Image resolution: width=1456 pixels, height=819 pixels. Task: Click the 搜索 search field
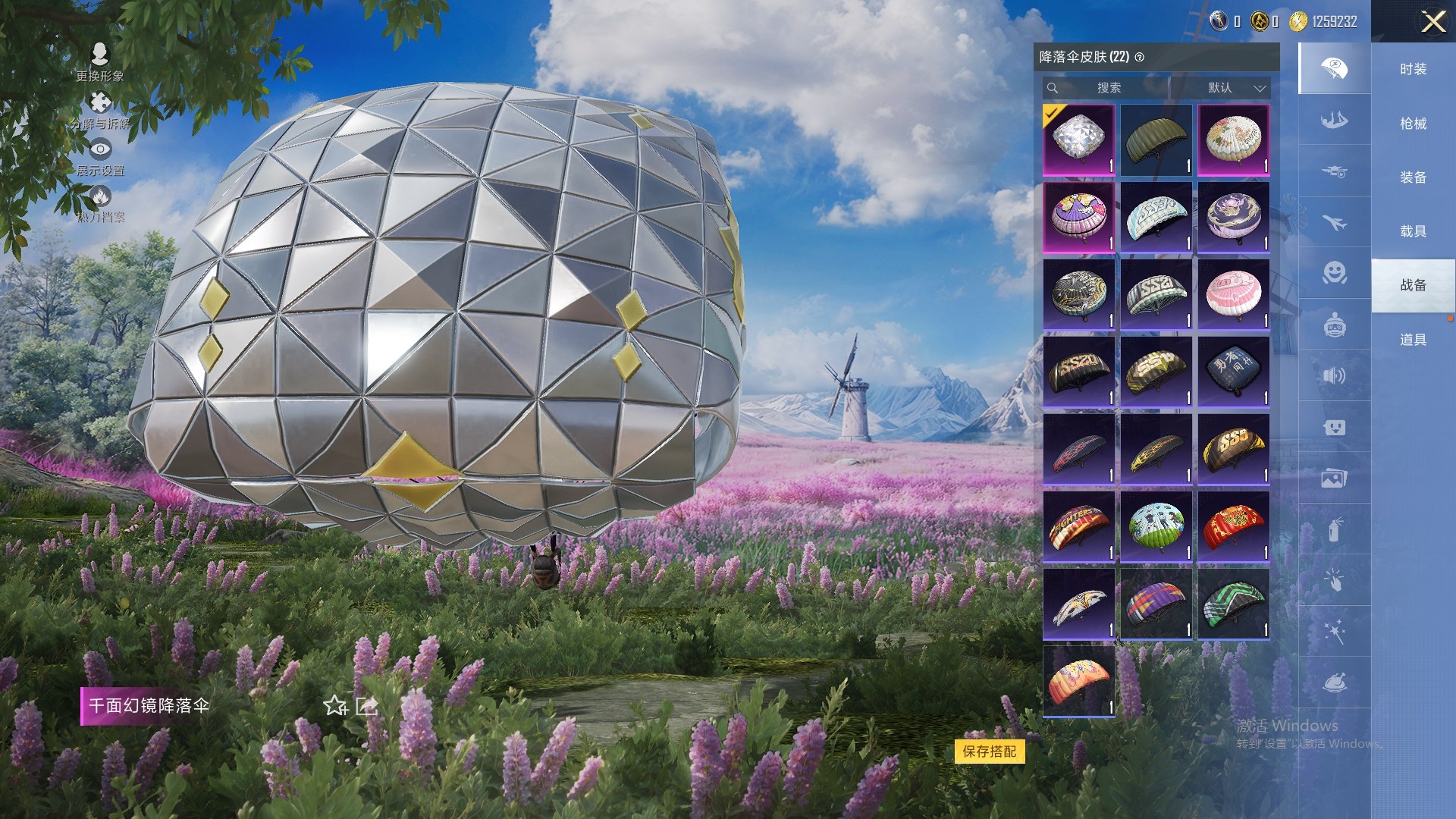pos(1107,88)
